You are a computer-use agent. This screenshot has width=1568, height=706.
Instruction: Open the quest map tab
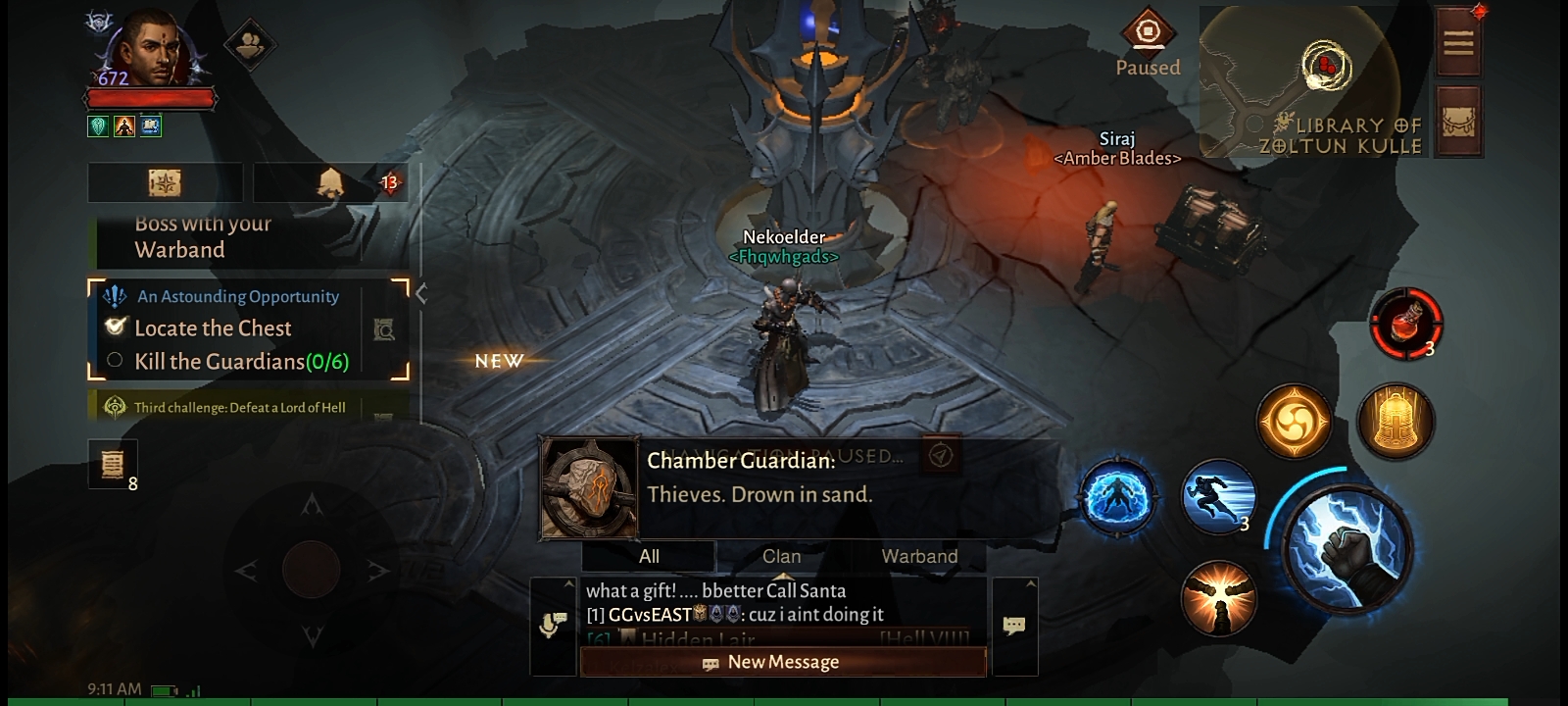point(165,182)
